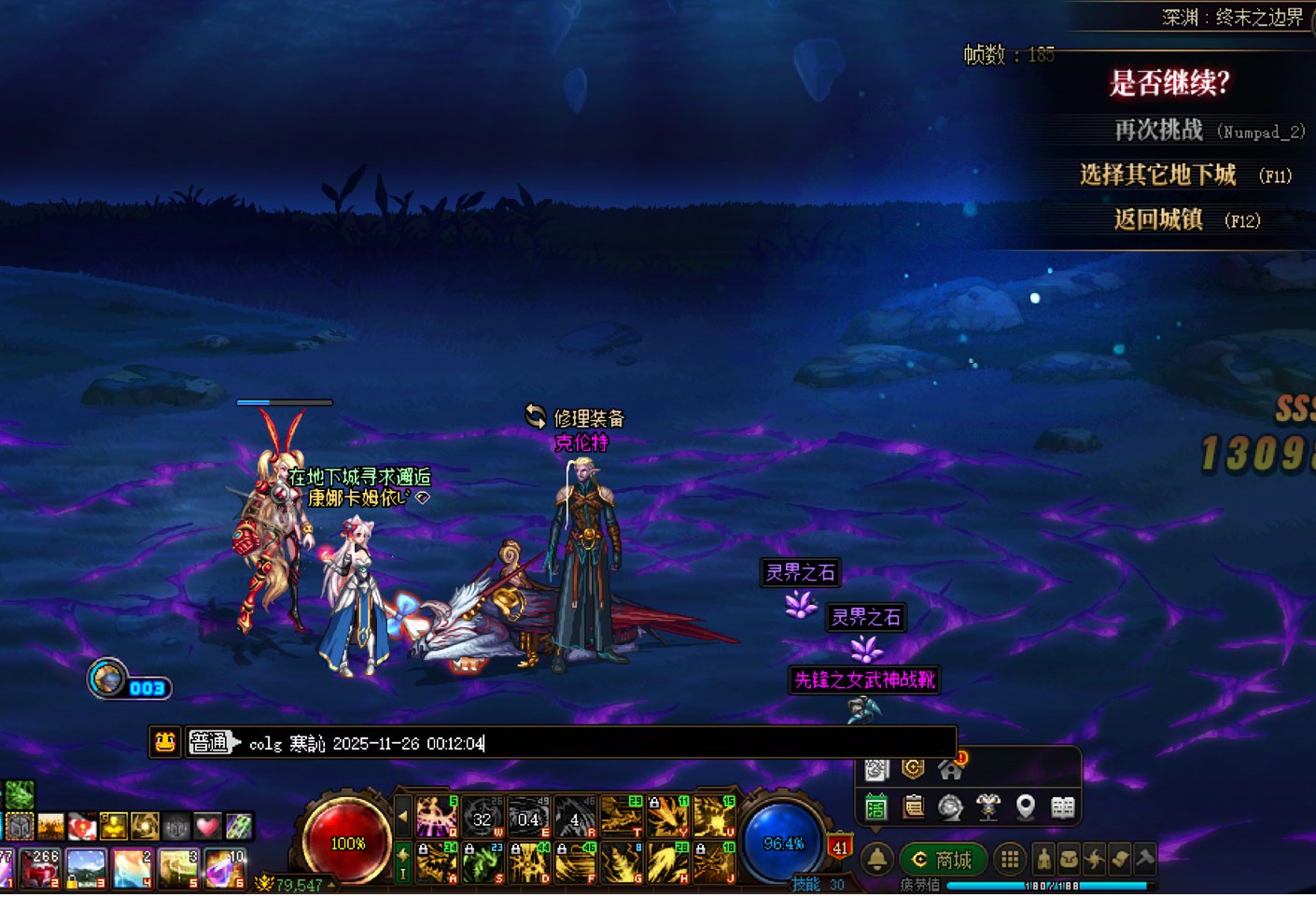Open the yellow emoji face button
1316x911 pixels.
pos(165,742)
